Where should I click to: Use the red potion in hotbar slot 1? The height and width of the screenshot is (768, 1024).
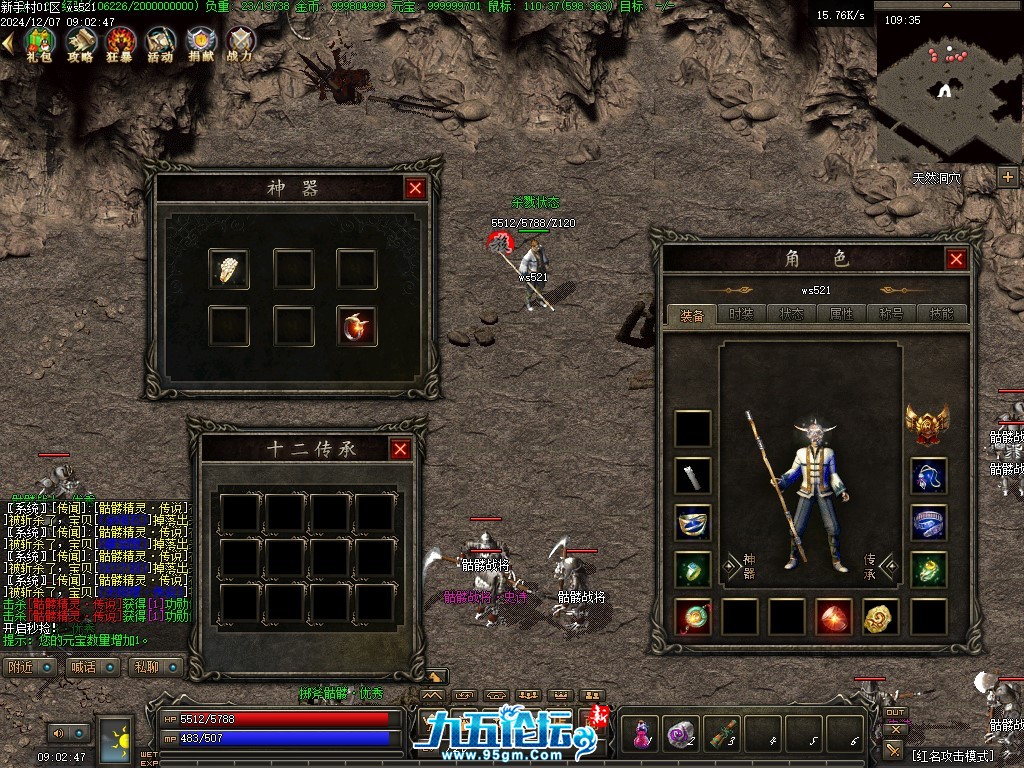pos(640,735)
